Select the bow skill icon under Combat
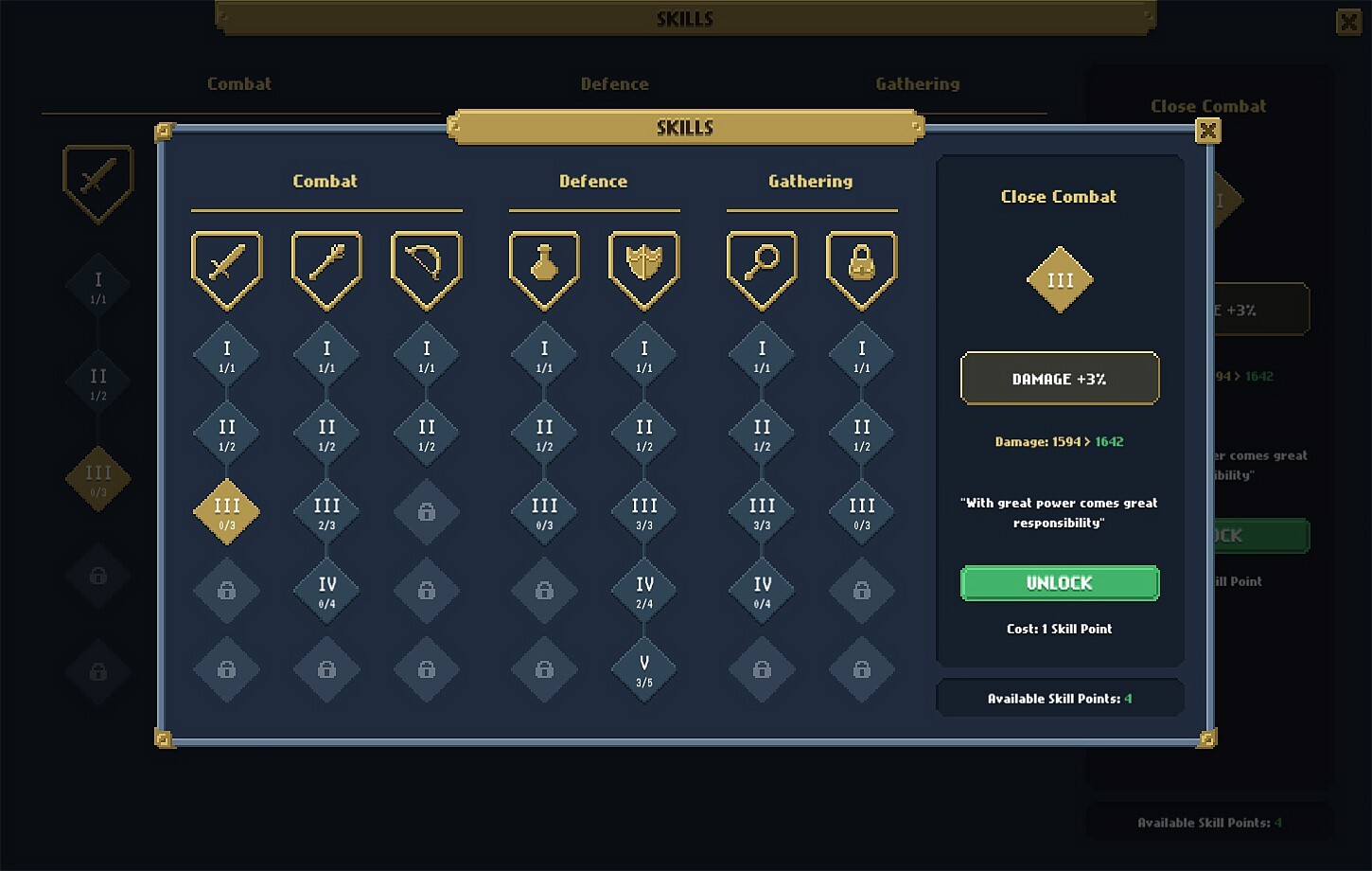Viewport: 1372px width, 871px height. [x=425, y=268]
